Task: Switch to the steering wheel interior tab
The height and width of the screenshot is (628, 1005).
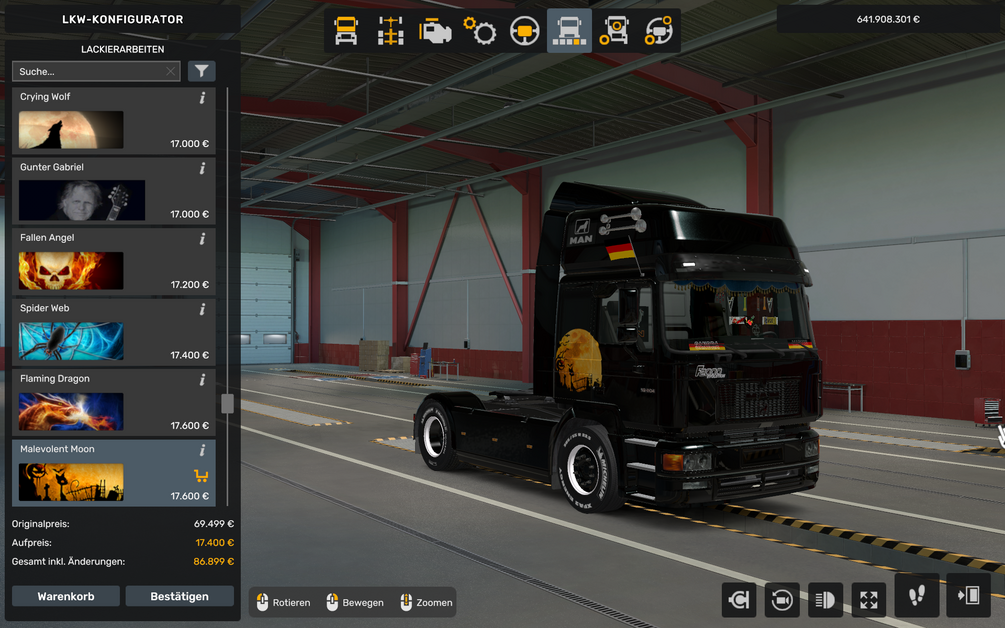Action: tap(524, 31)
